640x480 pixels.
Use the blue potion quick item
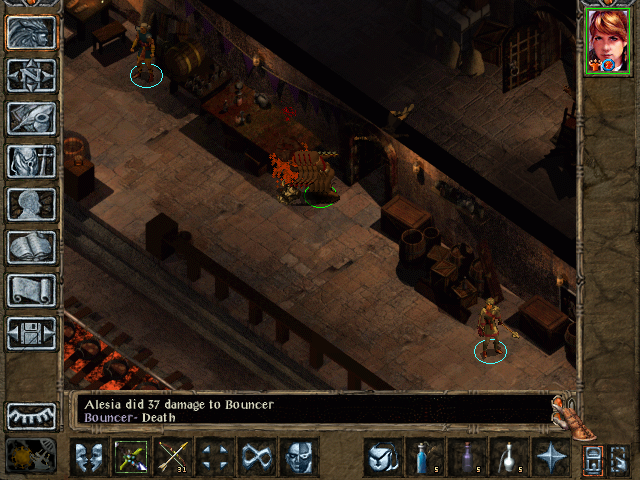(x=424, y=457)
